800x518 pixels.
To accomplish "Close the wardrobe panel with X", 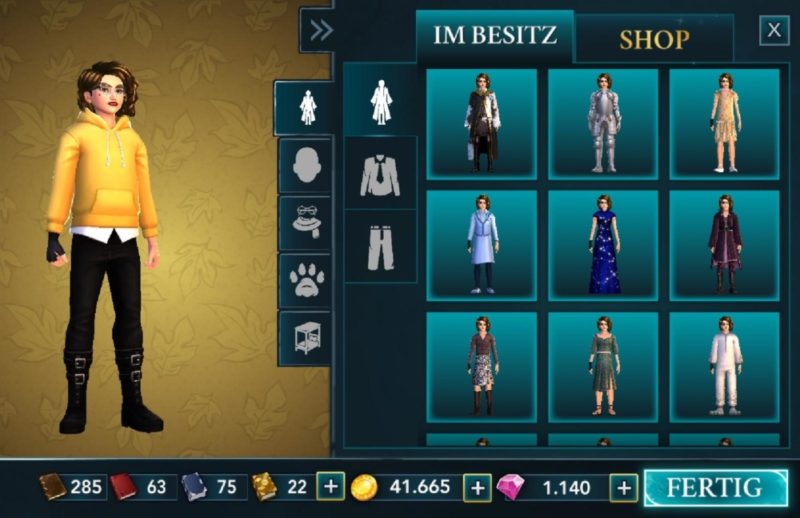I will 774,31.
